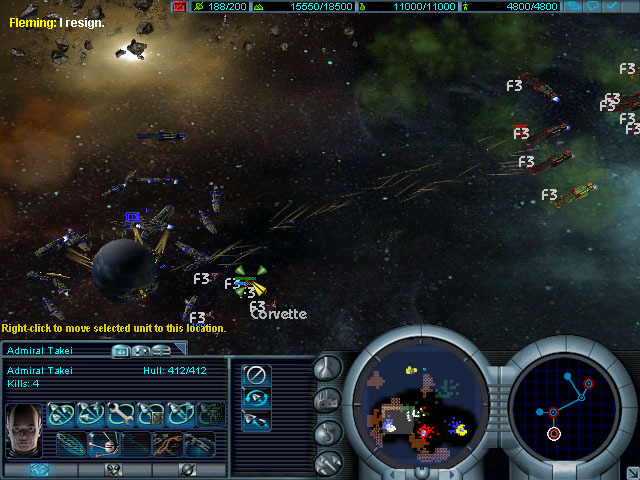Select the planet tab at panel bottom
The image size is (640, 480).
(x=187, y=469)
